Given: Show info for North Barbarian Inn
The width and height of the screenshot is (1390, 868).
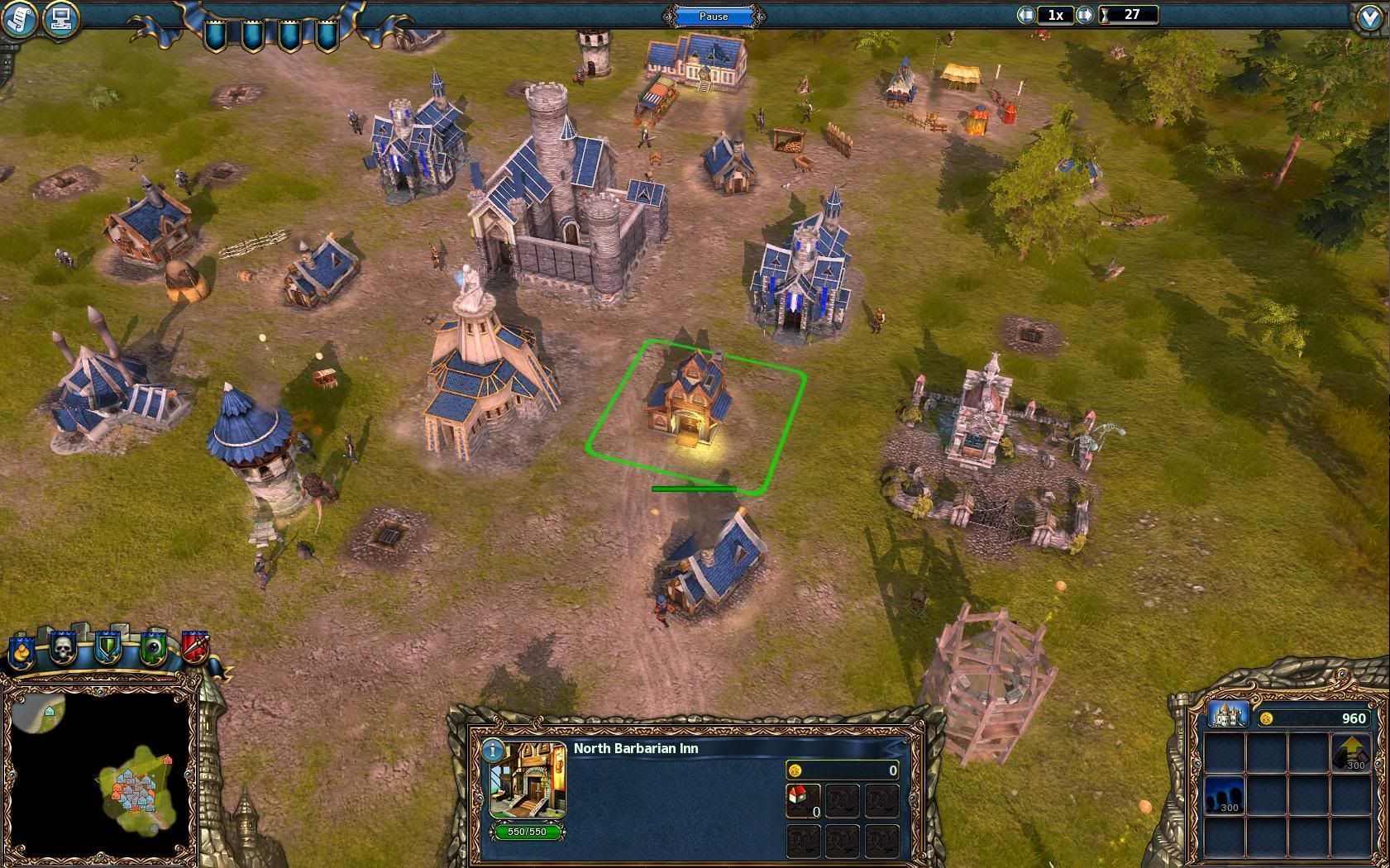Looking at the screenshot, I should (x=493, y=751).
